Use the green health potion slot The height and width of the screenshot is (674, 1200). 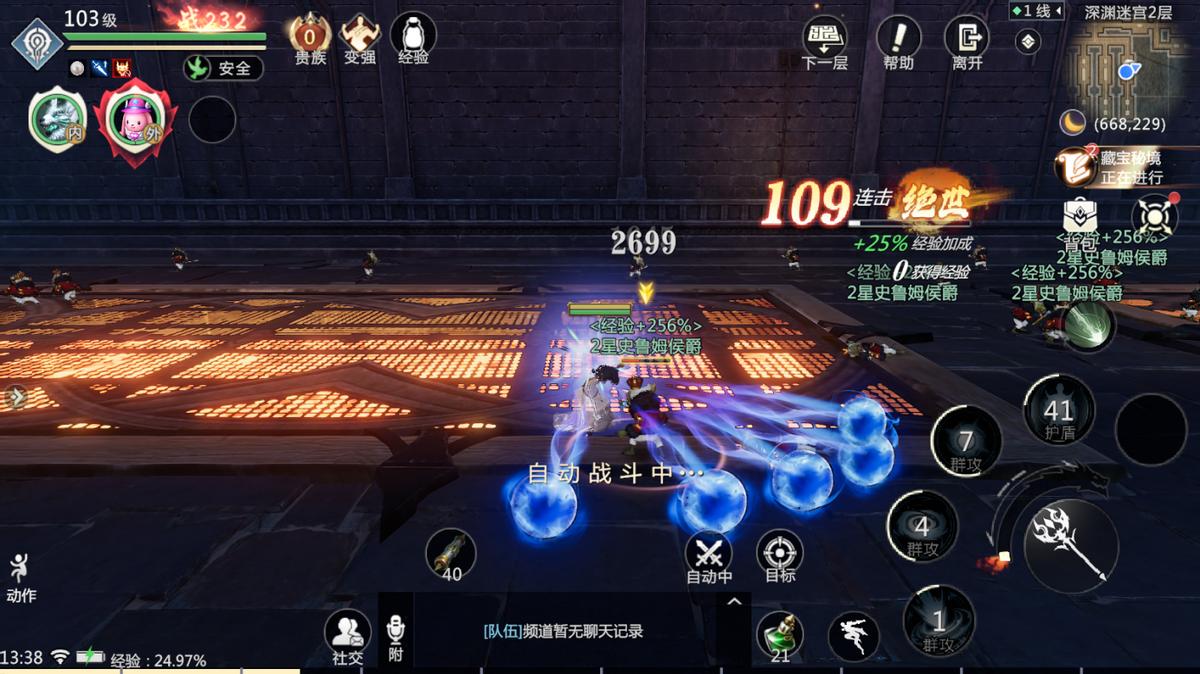(x=780, y=636)
